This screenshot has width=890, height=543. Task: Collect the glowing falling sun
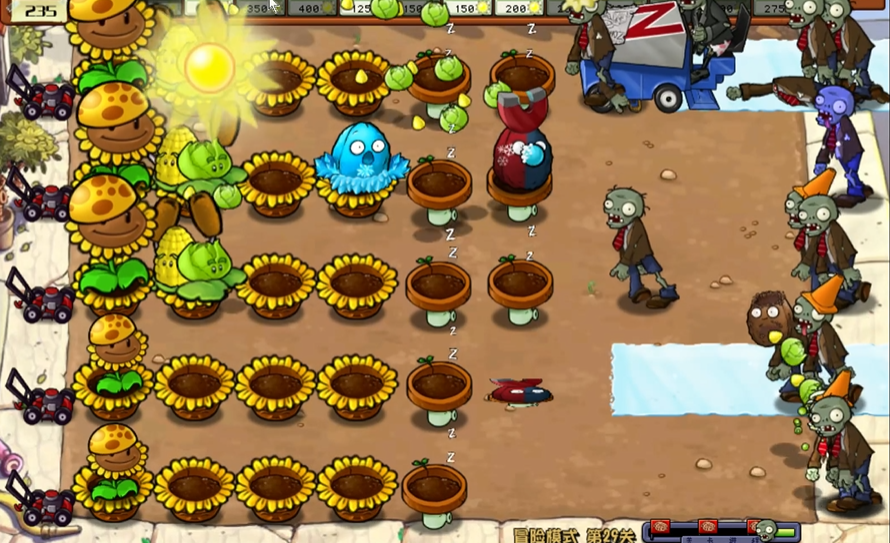pyautogui.click(x=210, y=66)
